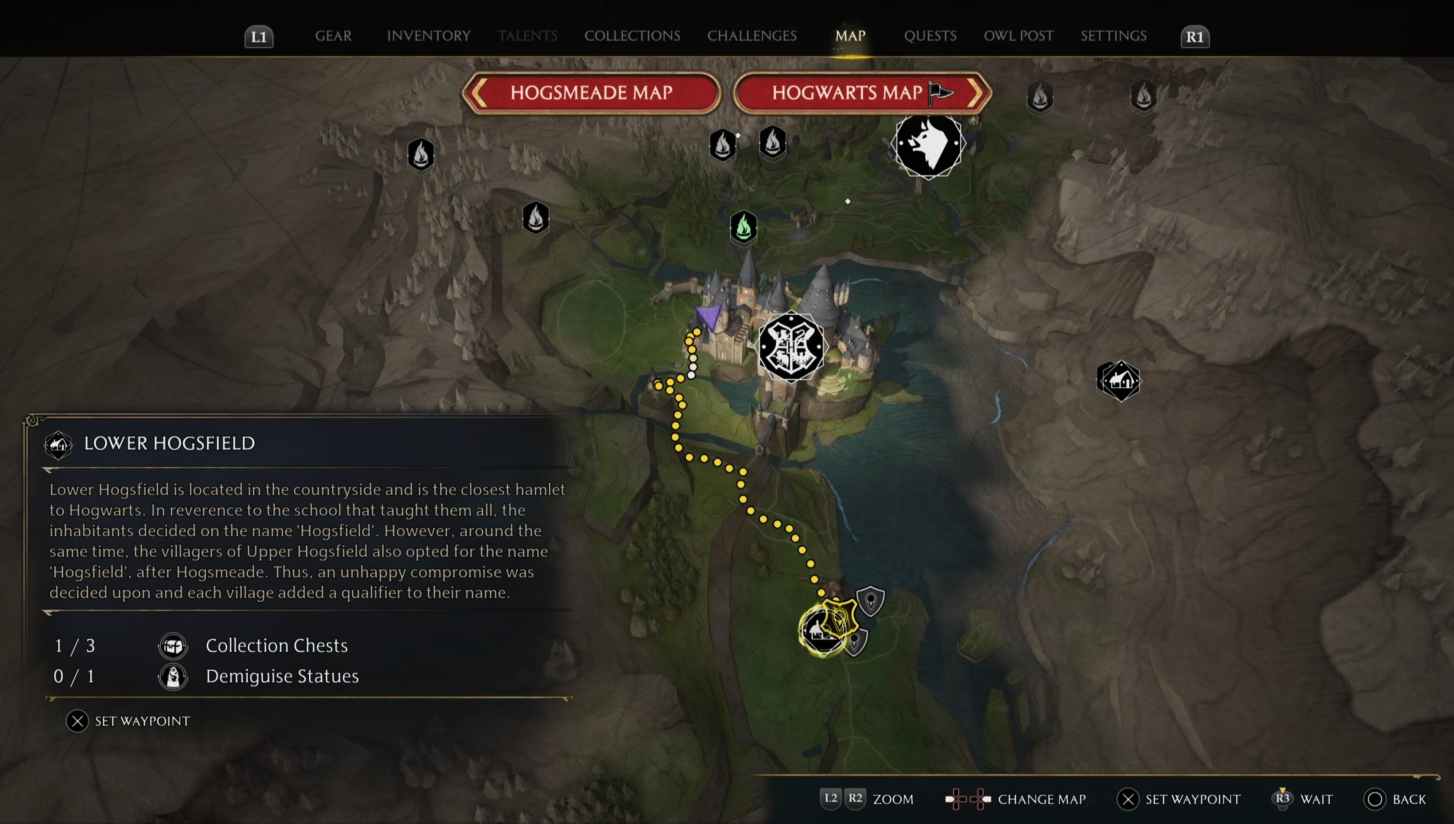Viewport: 1454px width, 824px height.
Task: Select the green Floo Flame above the castle
Action: [743, 227]
